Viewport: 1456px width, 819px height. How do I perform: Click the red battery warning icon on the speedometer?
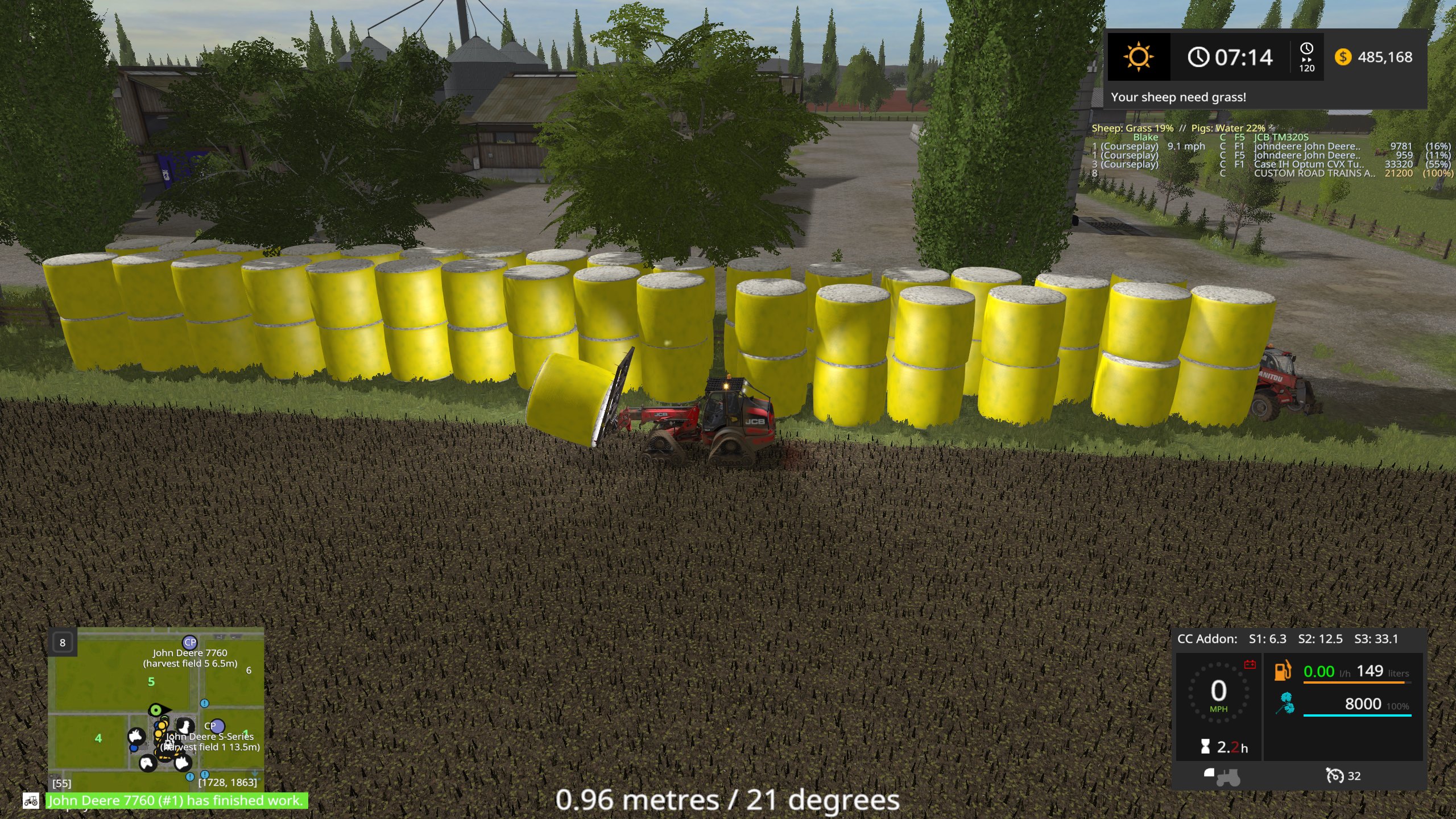[x=1250, y=664]
